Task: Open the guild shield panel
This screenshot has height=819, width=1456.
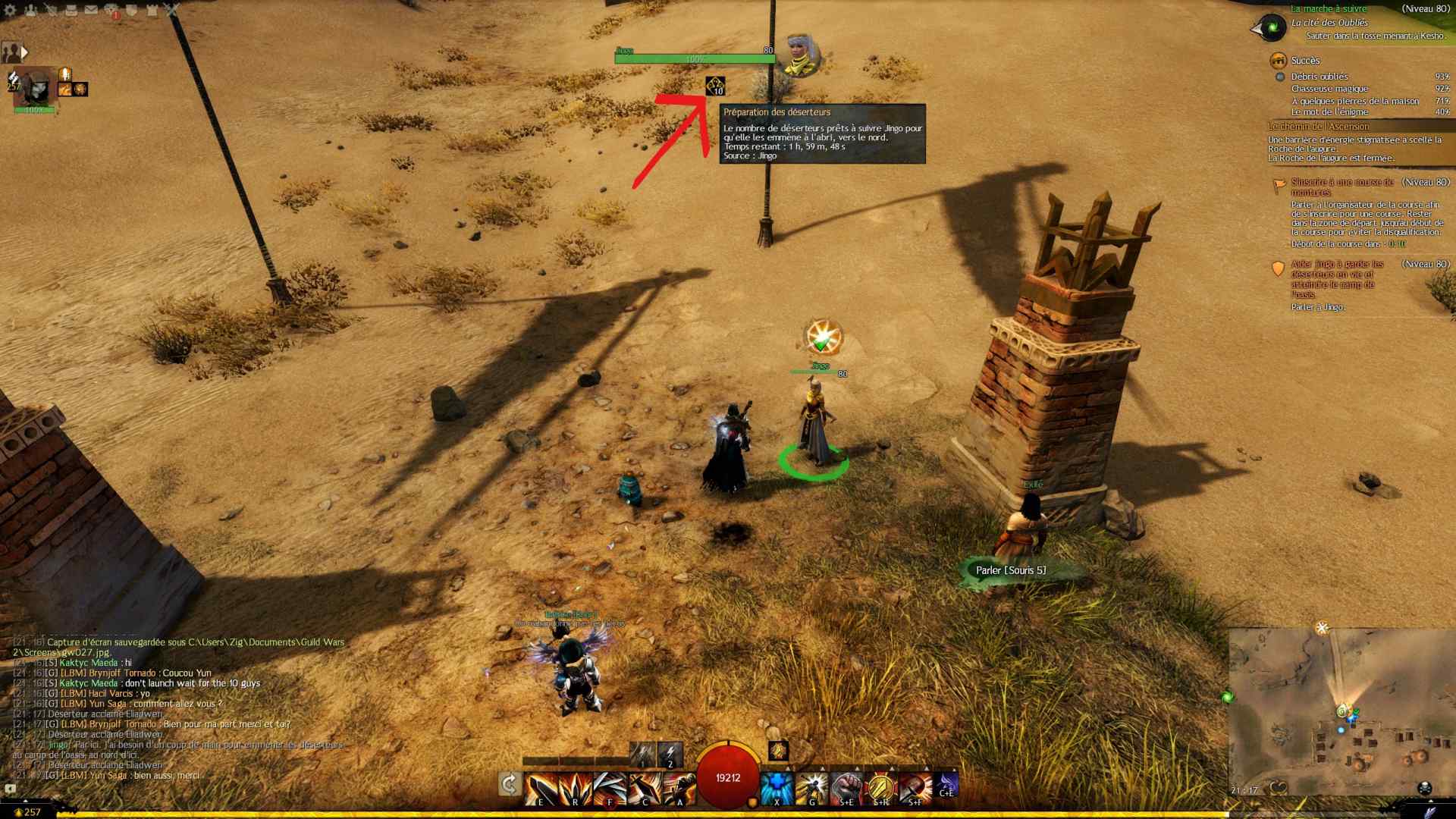Action: (x=131, y=10)
